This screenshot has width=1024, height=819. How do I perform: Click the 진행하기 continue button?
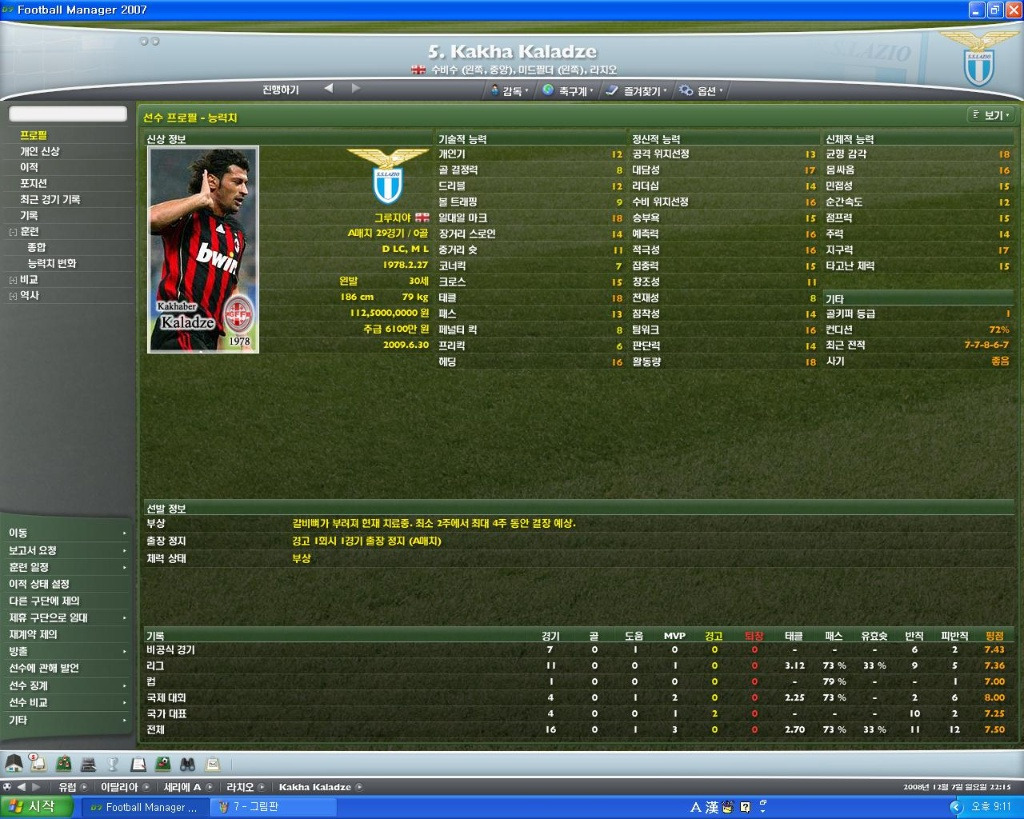pyautogui.click(x=280, y=89)
